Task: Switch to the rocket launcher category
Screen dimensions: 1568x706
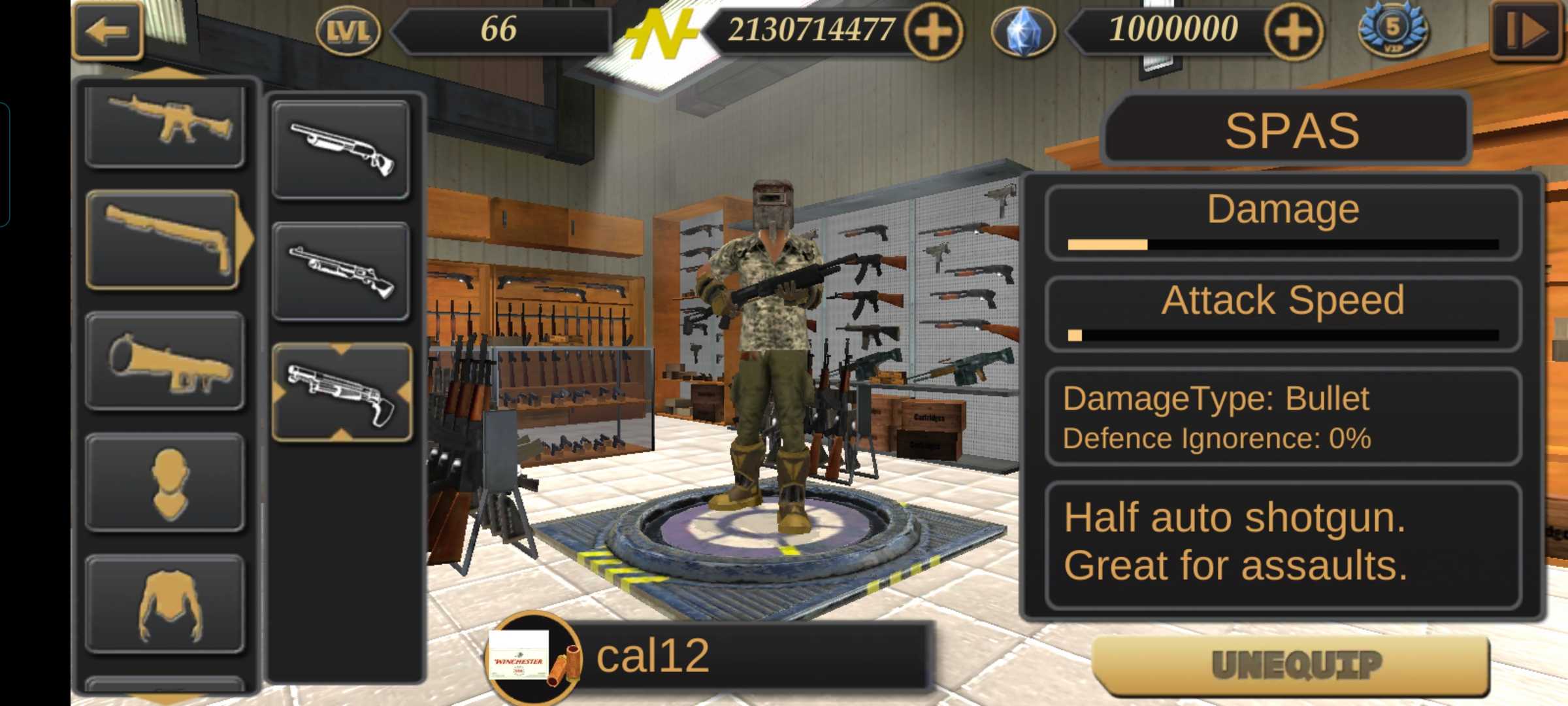Action: (165, 361)
